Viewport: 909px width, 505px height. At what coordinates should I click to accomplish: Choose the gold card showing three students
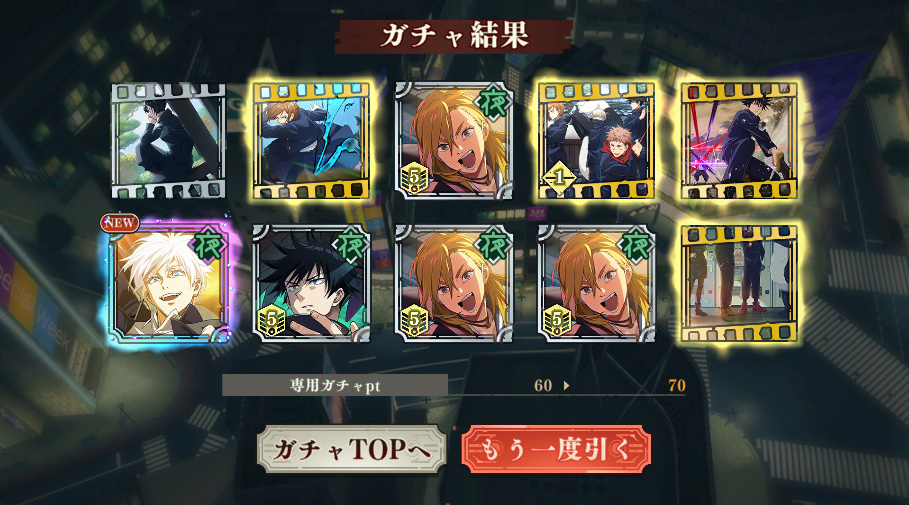[x=596, y=141]
